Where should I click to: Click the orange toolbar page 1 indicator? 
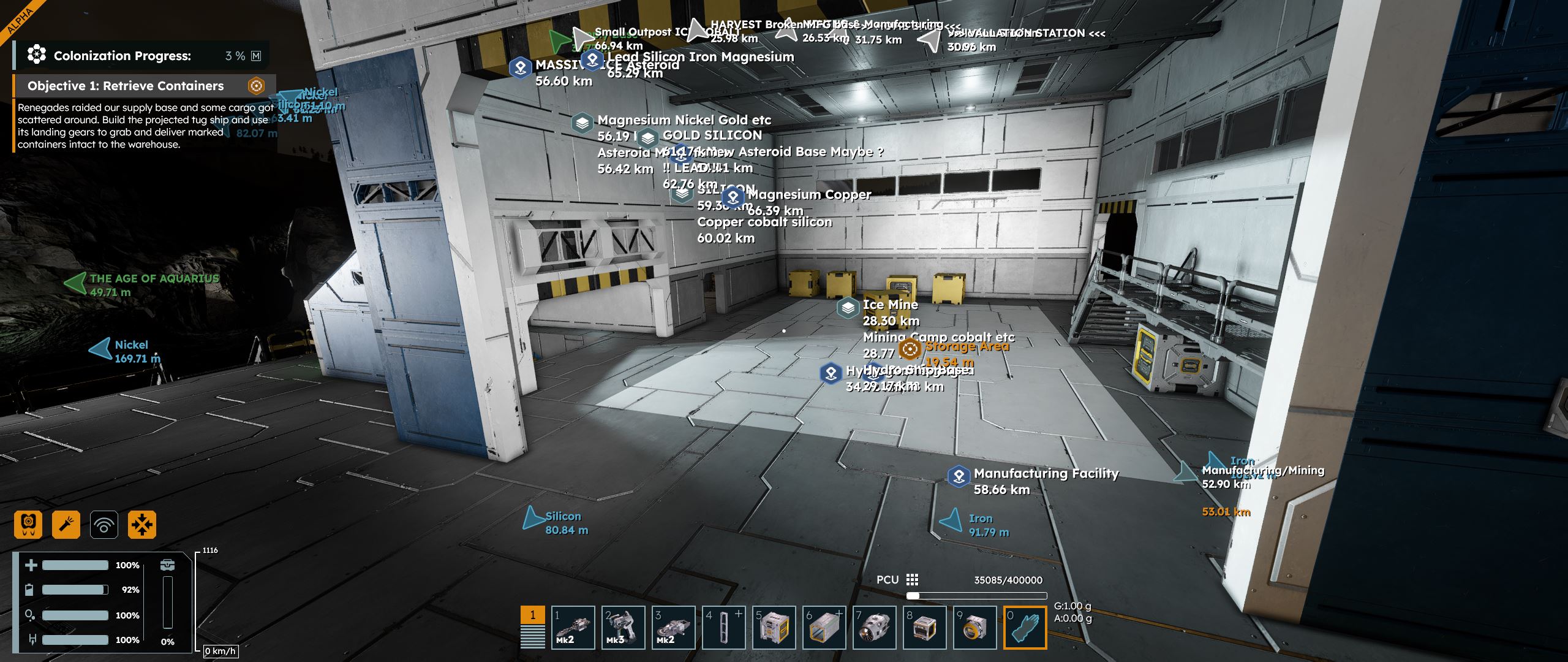532,615
